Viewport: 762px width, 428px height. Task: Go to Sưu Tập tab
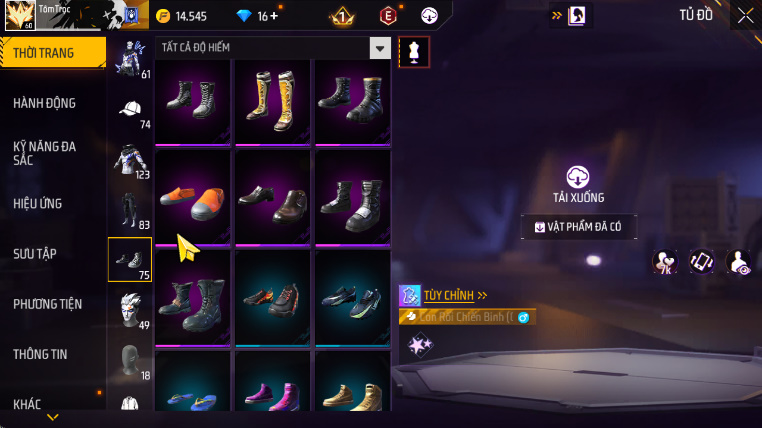coord(35,253)
